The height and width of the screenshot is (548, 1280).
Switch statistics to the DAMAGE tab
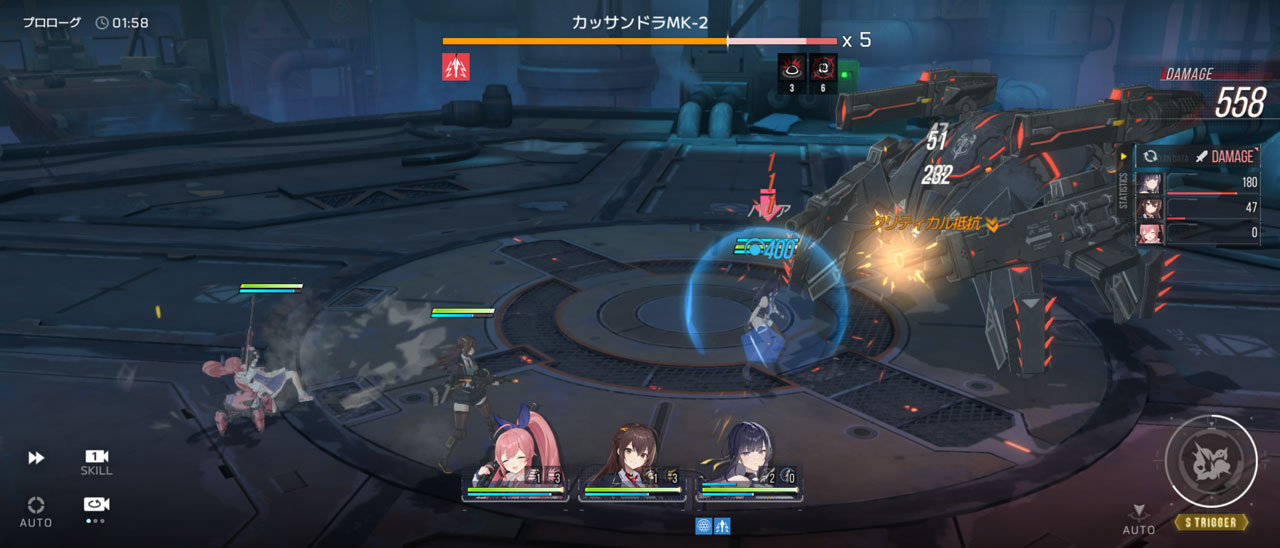point(1224,157)
